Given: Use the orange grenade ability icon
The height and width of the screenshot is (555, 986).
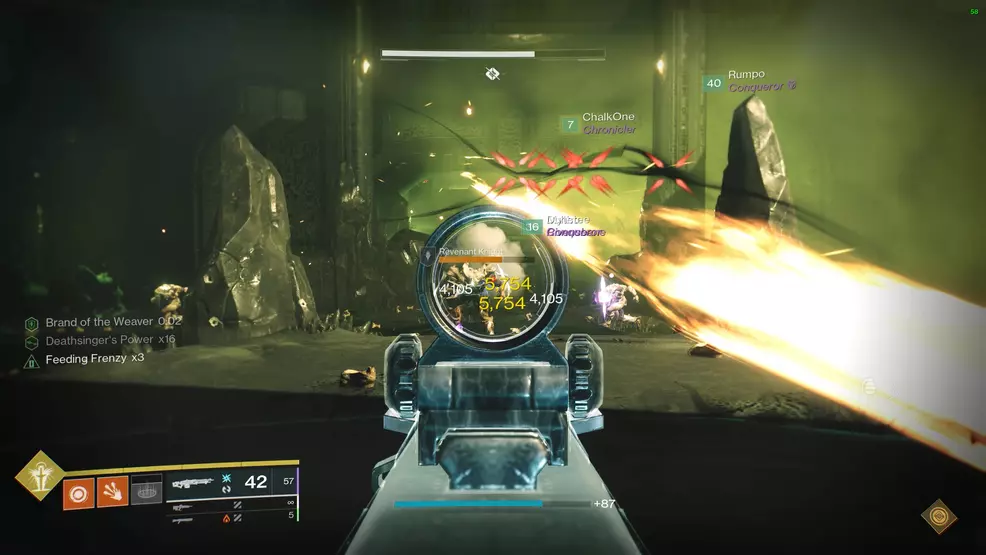Looking at the screenshot, I should coord(78,490).
